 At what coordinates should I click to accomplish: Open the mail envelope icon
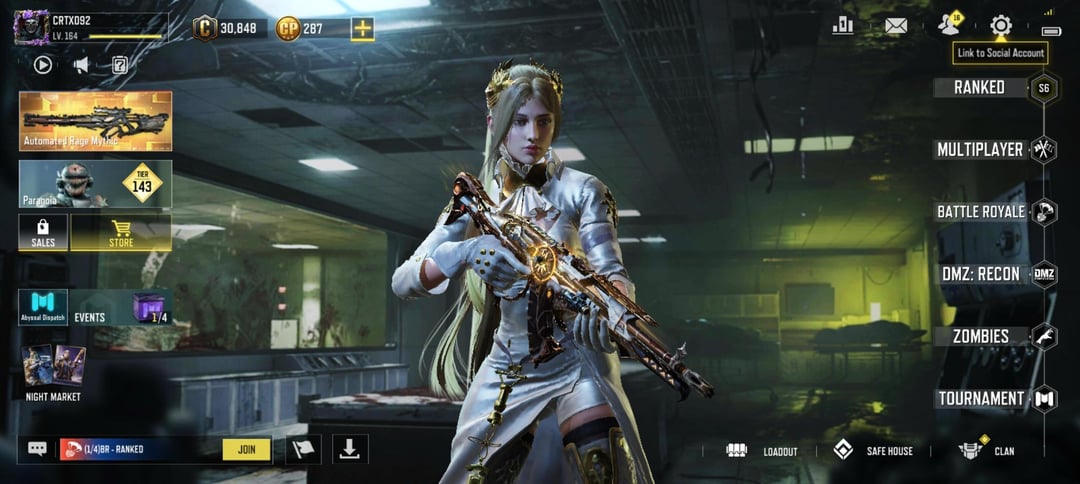point(896,26)
